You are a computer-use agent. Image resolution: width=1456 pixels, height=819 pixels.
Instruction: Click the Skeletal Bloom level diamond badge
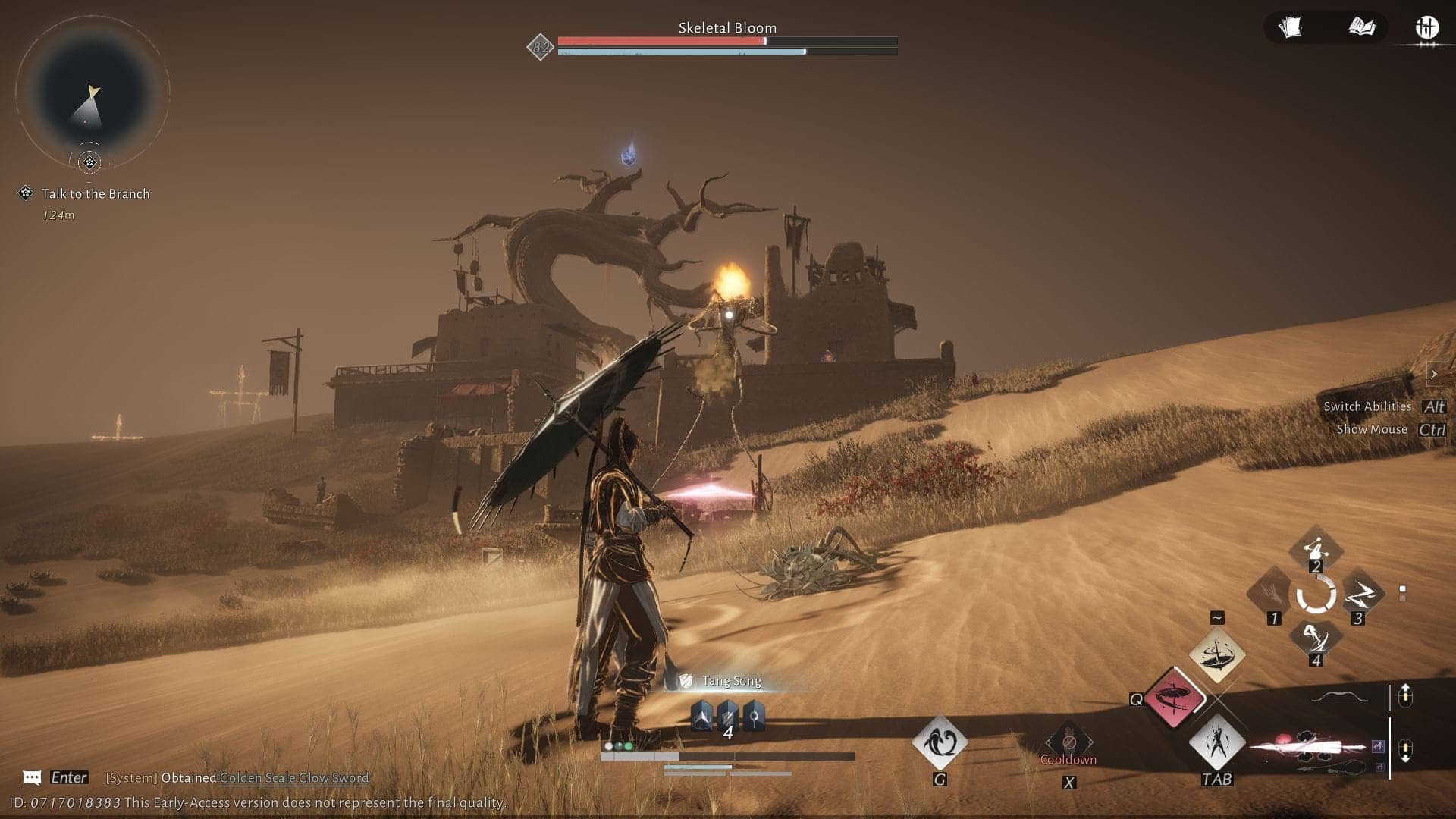pos(541,48)
